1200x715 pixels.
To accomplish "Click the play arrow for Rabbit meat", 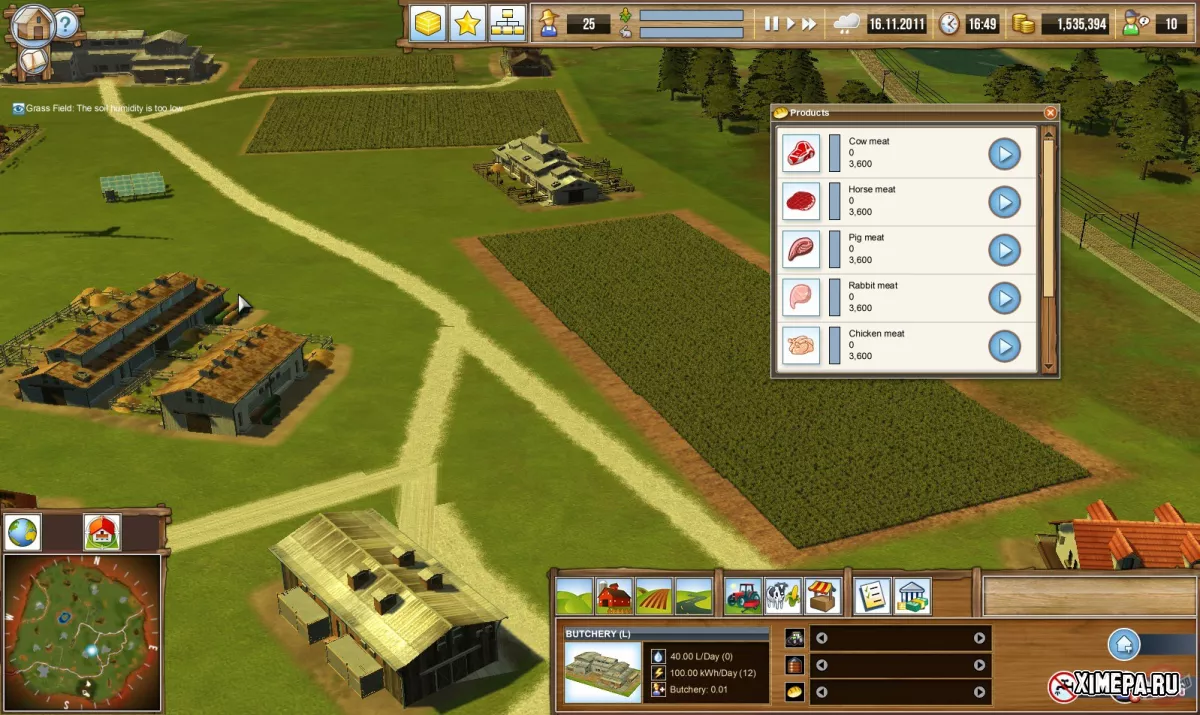I will pyautogui.click(x=1004, y=298).
